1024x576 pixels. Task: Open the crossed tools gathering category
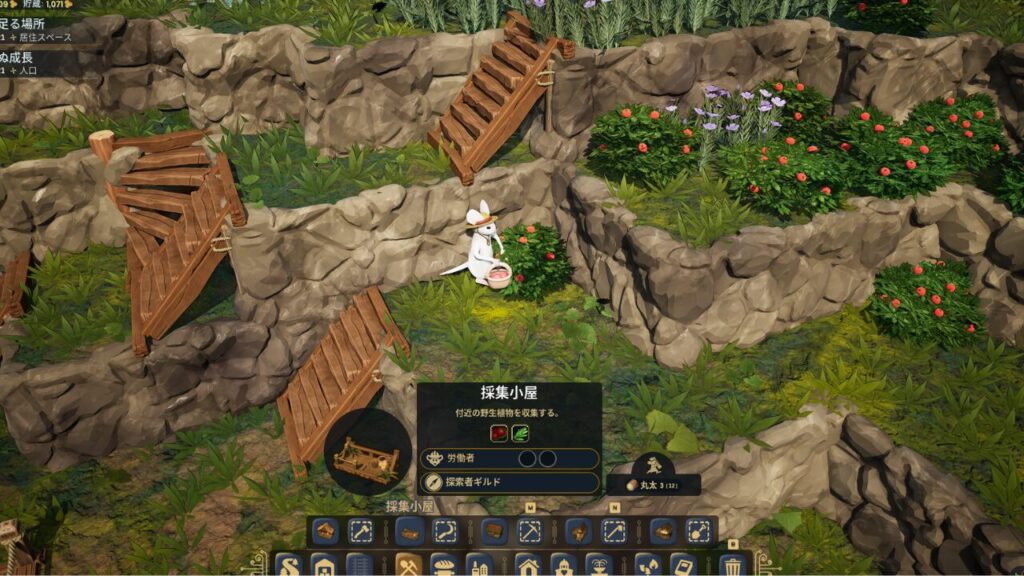(408, 565)
